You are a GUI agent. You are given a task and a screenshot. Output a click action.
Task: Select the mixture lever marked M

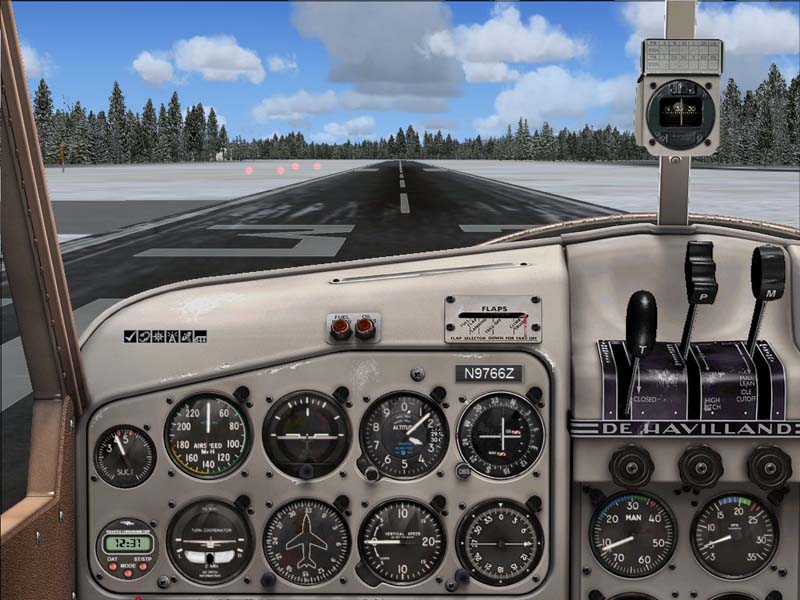(768, 270)
